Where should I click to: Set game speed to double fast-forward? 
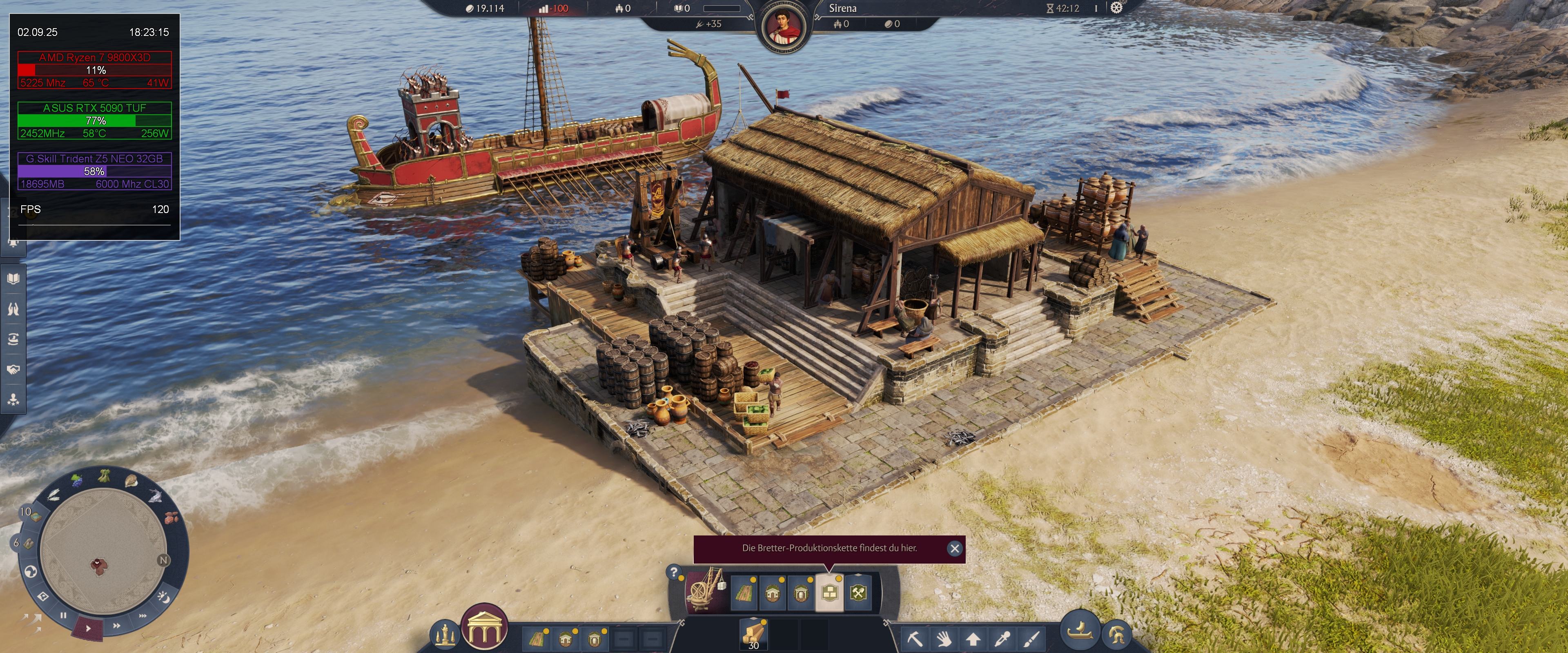(116, 625)
